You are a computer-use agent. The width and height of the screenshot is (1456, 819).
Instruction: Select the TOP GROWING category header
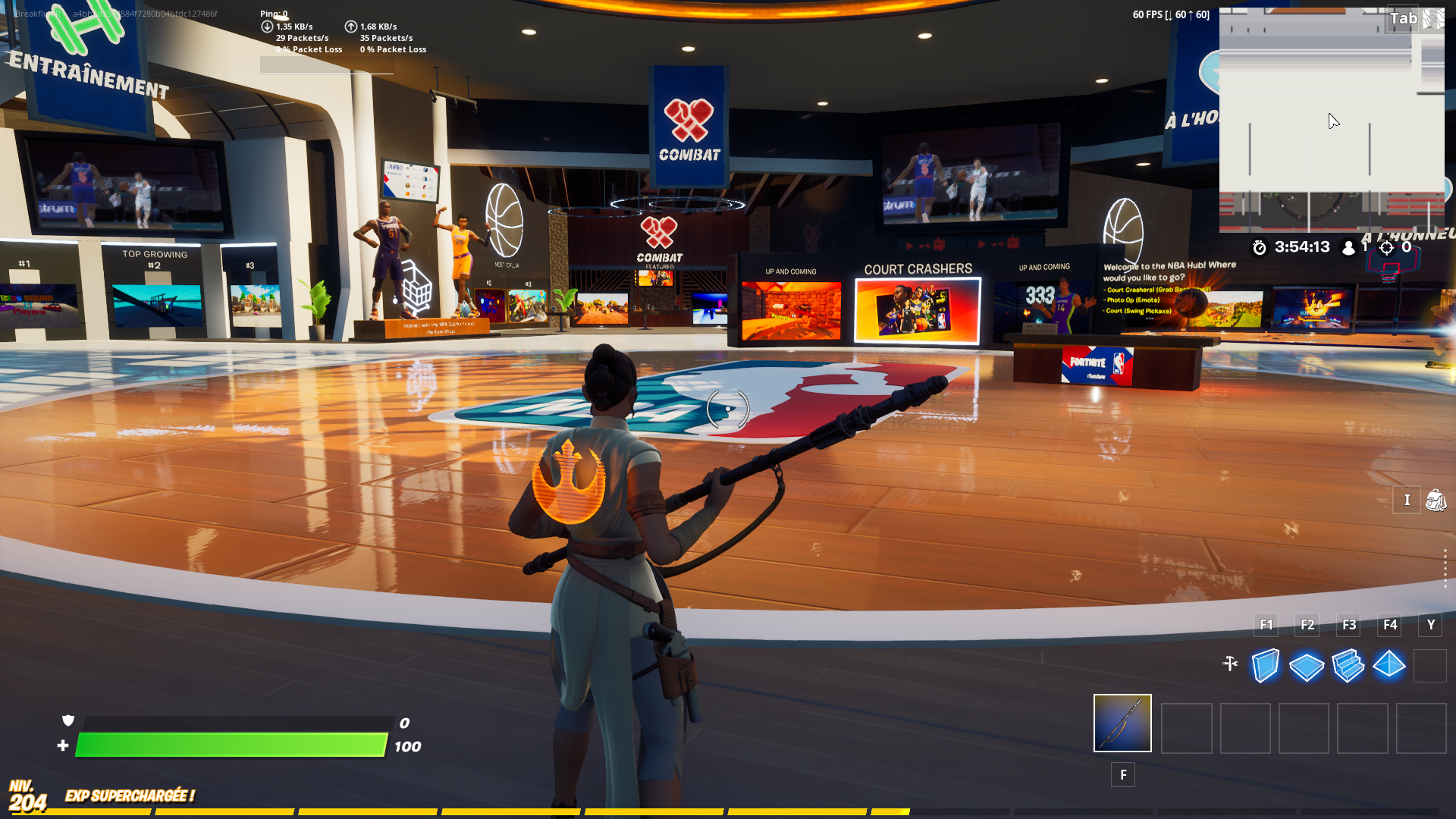click(155, 253)
